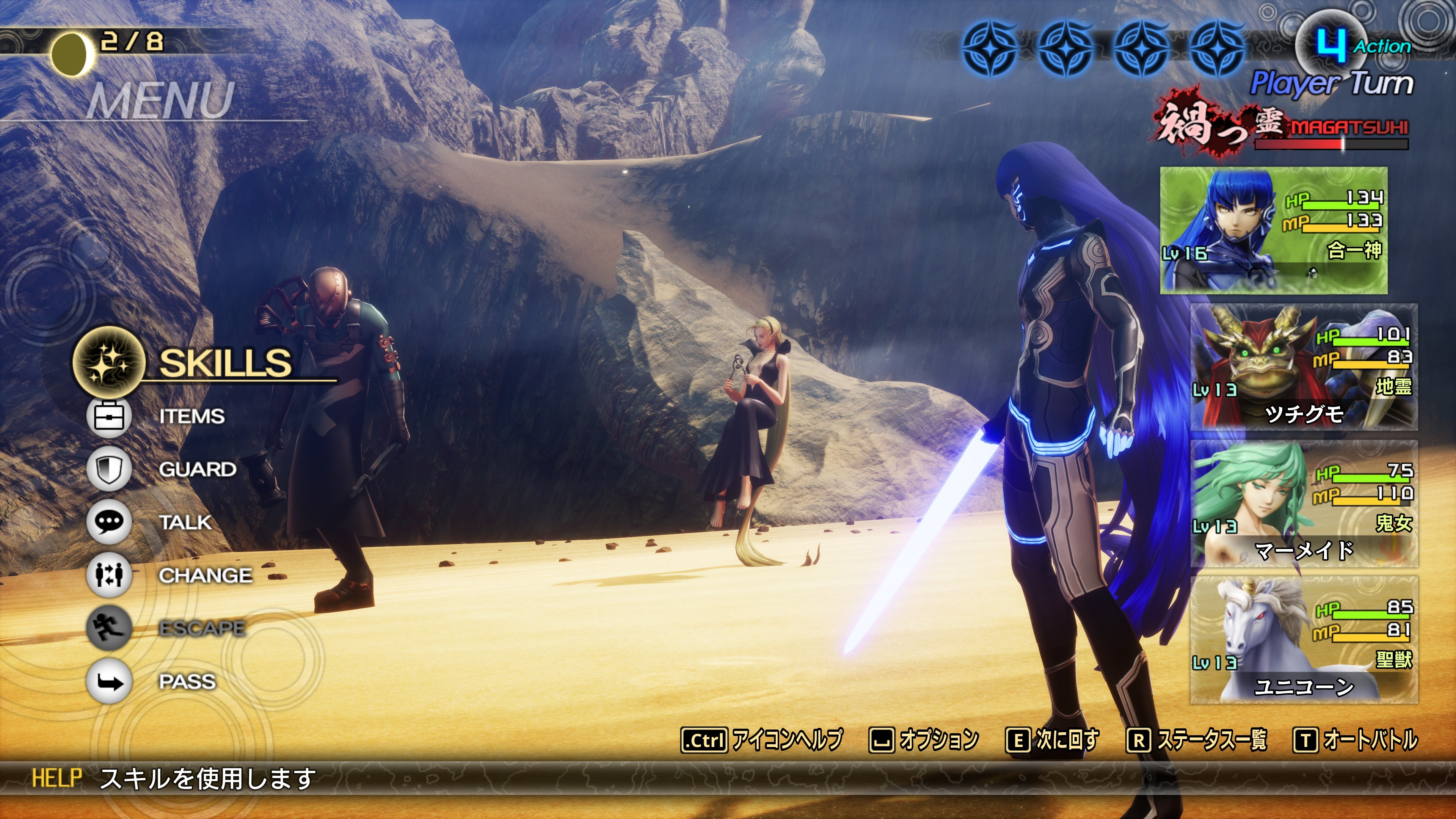Choose the マーメイド party panel

coord(1304,504)
